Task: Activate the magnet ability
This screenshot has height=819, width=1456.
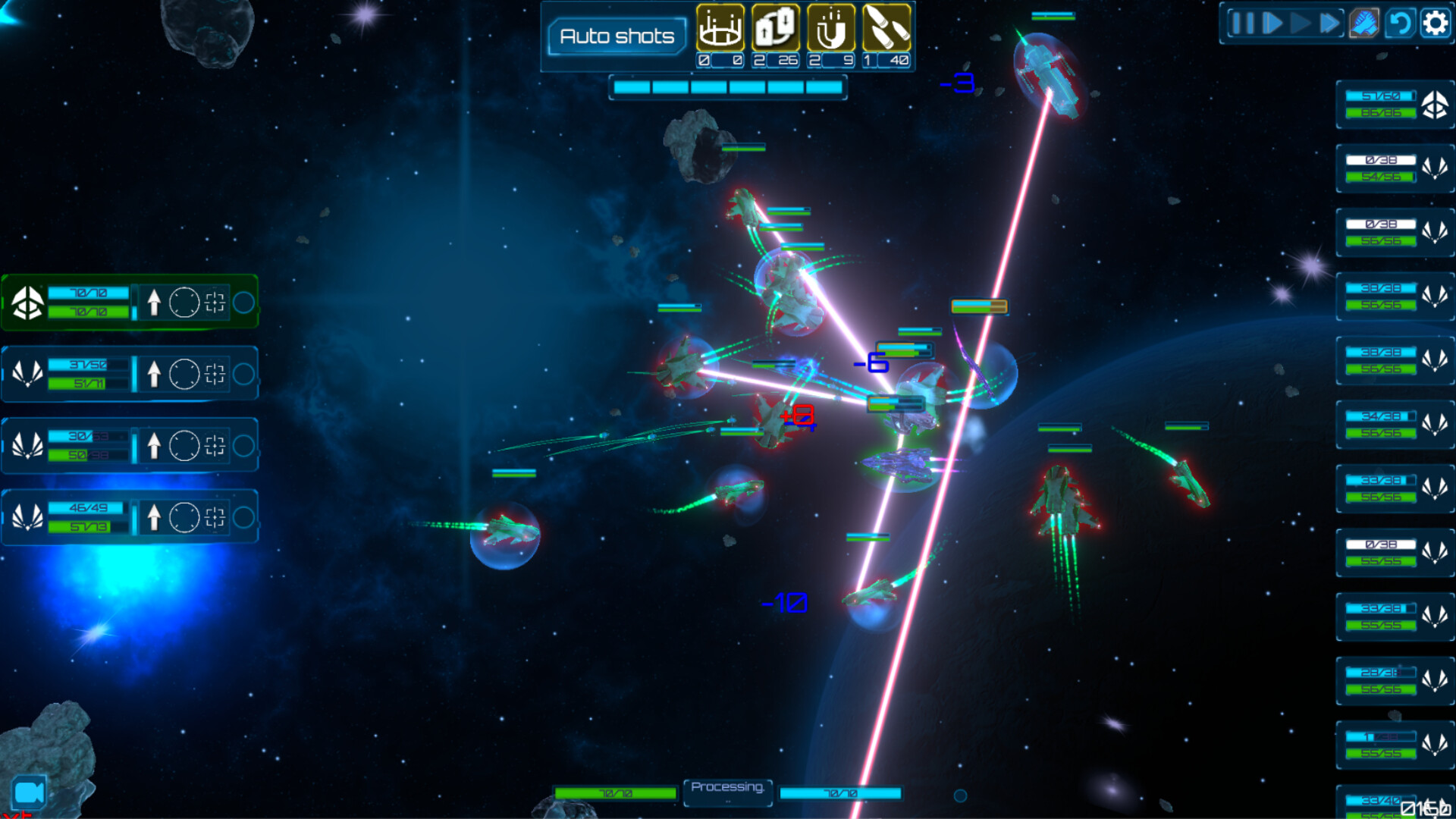Action: click(831, 28)
